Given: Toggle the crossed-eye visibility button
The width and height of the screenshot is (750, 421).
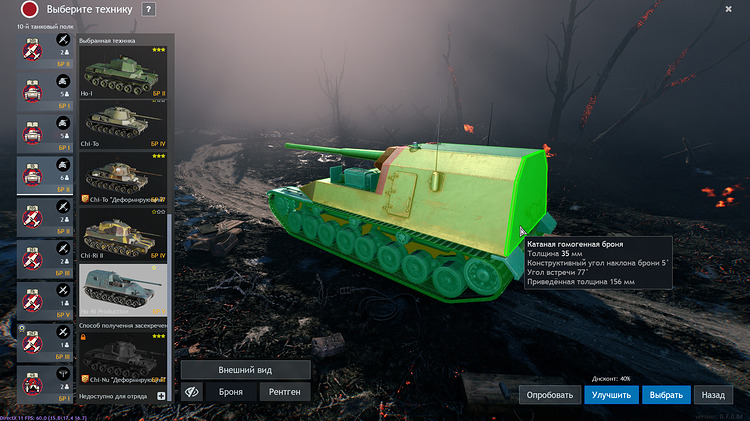Looking at the screenshot, I should click(x=192, y=393).
